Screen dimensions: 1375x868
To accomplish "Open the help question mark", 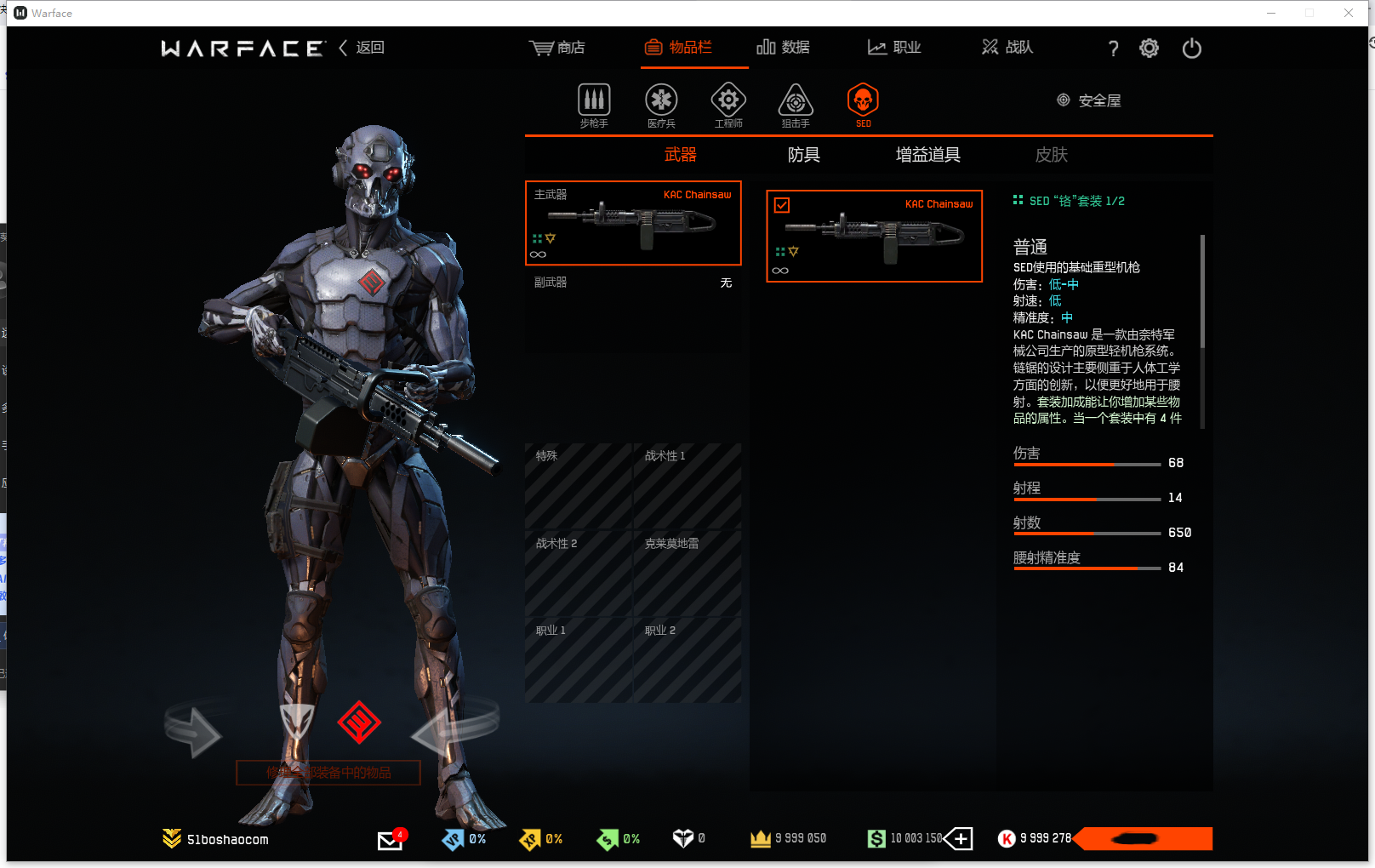I will click(x=1113, y=49).
